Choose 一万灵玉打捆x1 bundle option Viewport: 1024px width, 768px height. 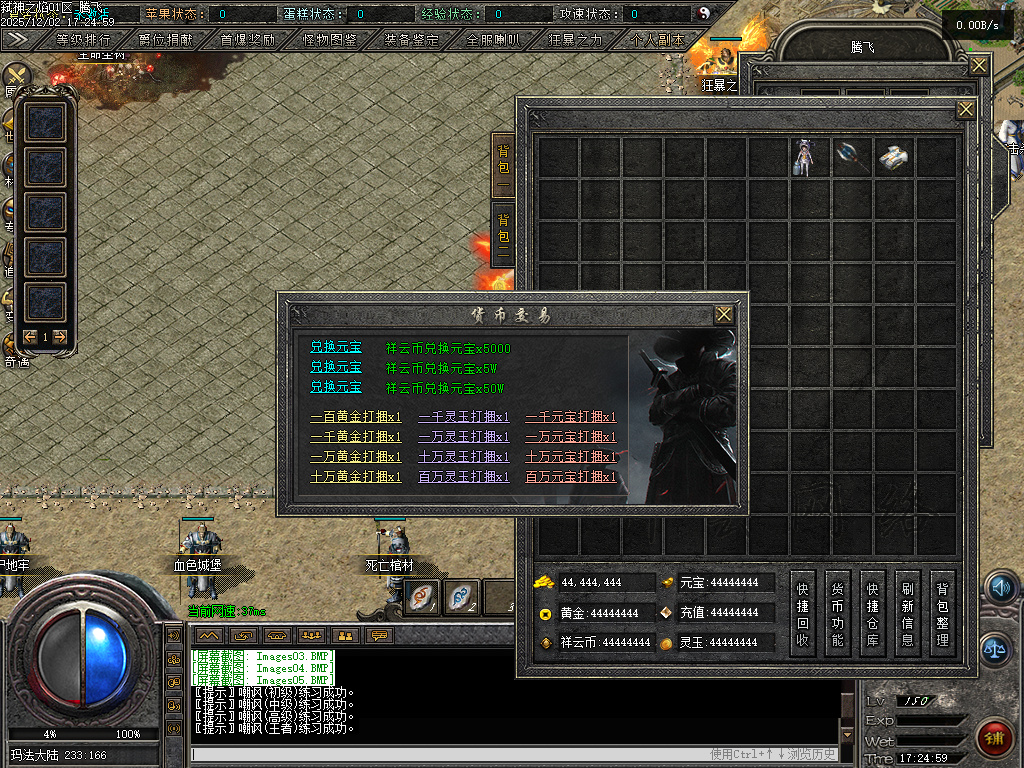(463, 437)
